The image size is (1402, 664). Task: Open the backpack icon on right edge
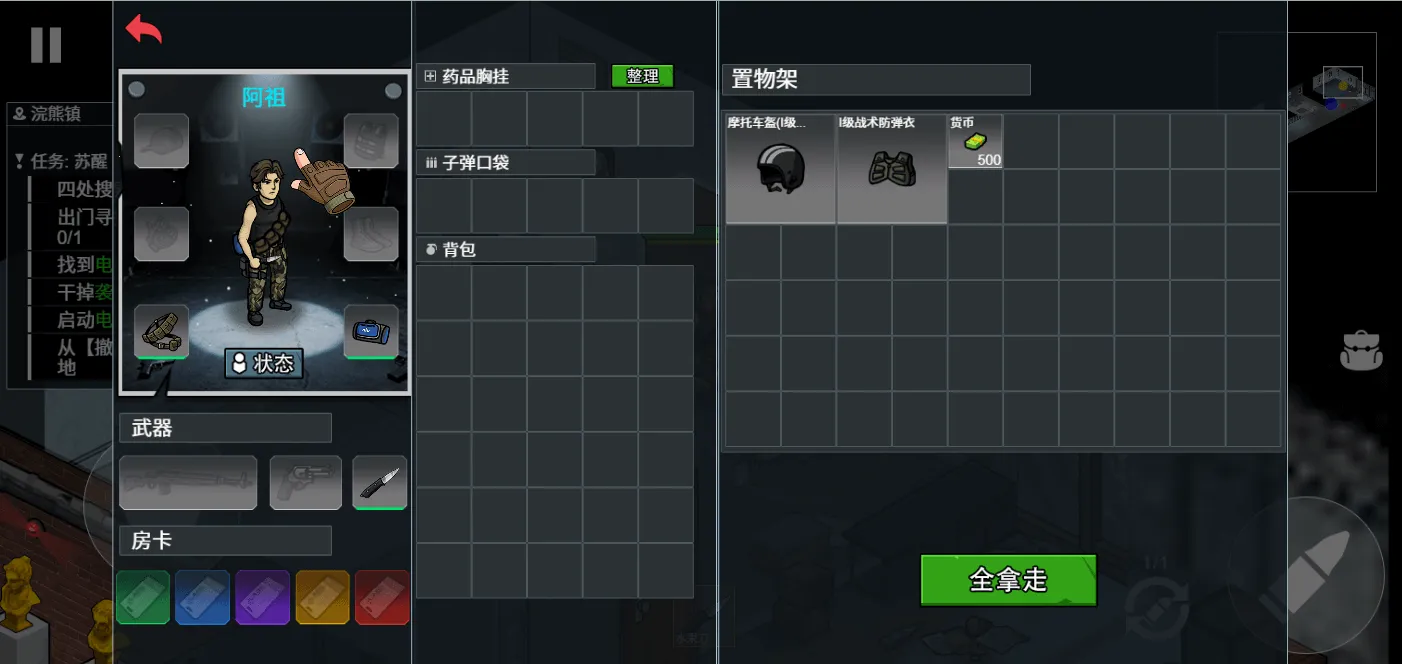[x=1361, y=351]
